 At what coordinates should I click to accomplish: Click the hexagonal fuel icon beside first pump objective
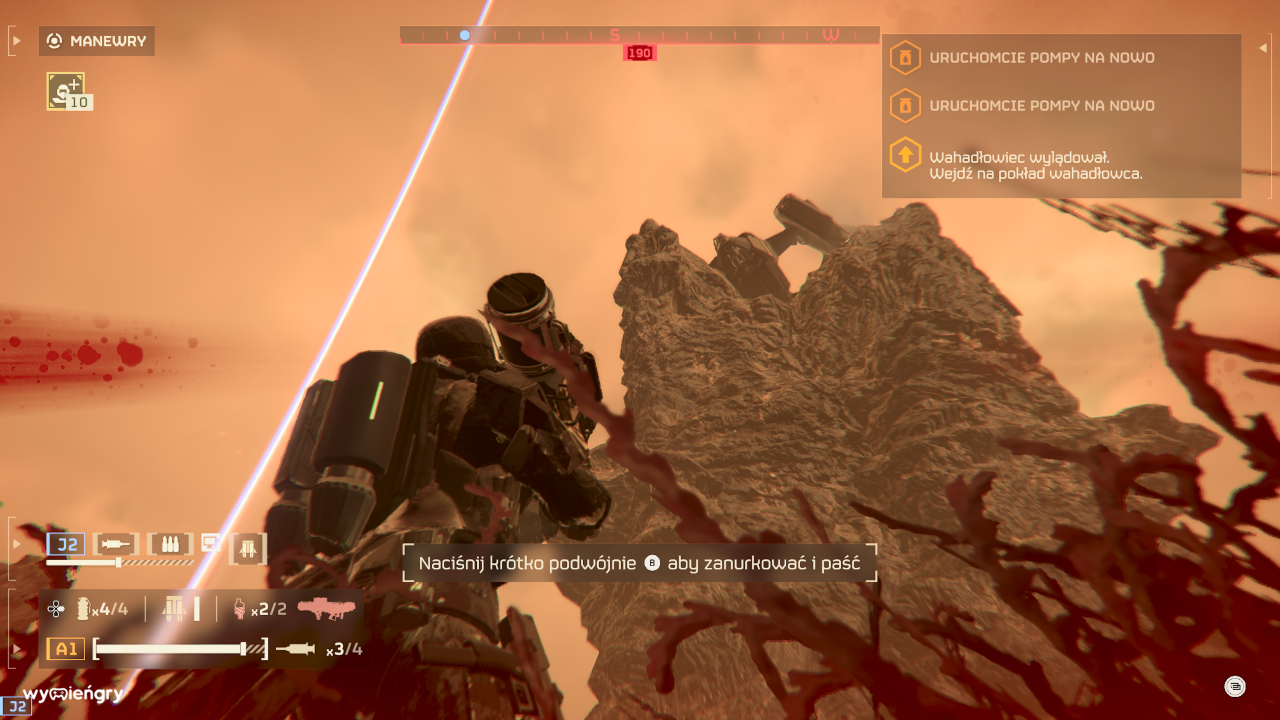905,57
